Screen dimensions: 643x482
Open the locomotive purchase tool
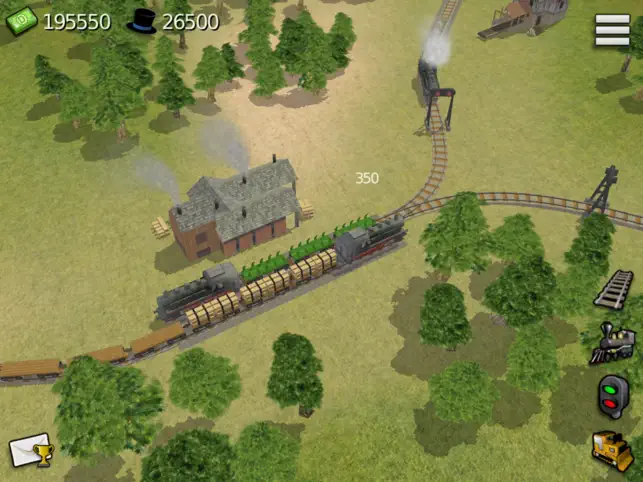(612, 343)
